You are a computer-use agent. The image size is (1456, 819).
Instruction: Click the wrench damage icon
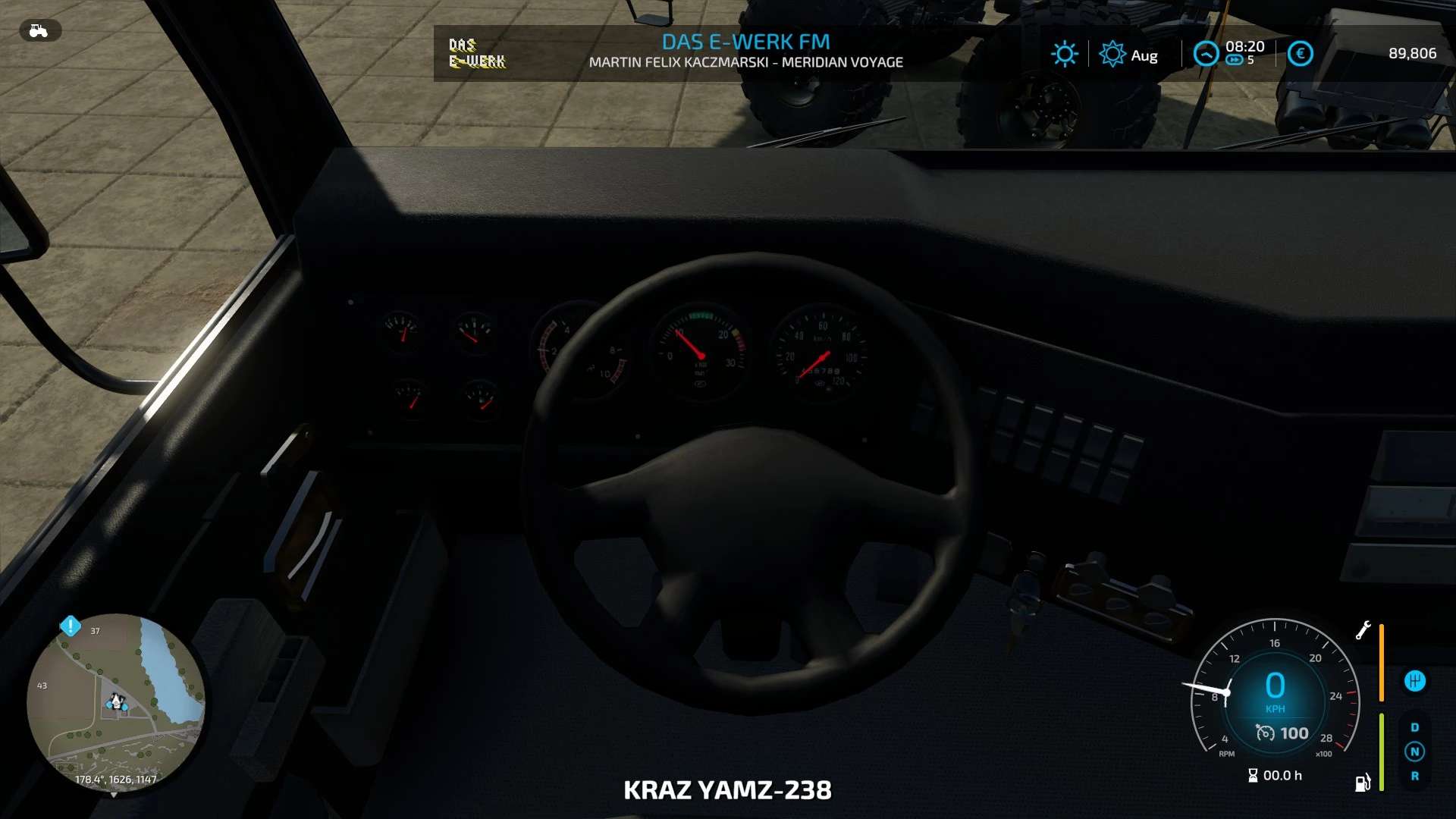click(1363, 630)
